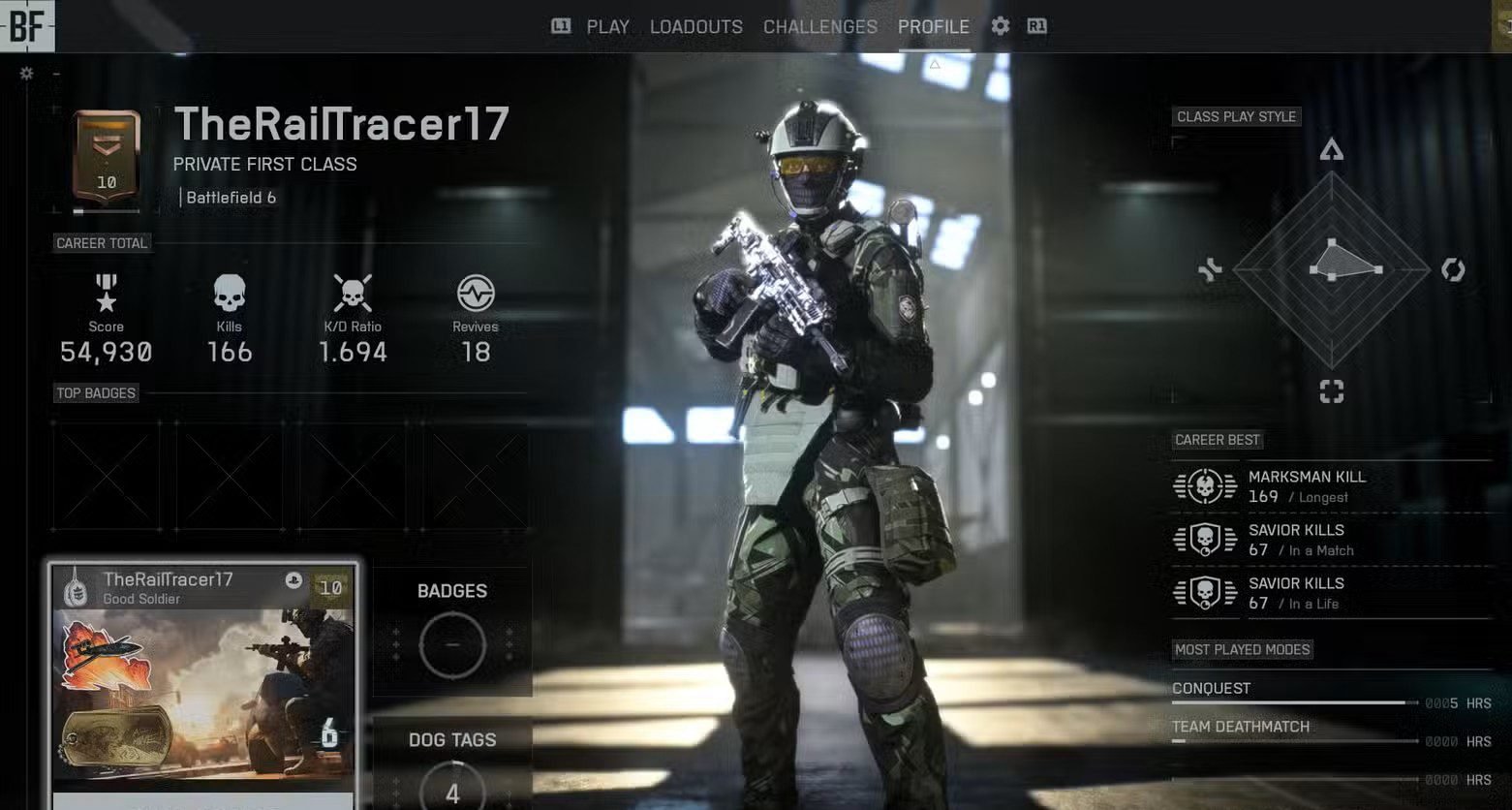Go to the CHALLENGES tab
This screenshot has height=810, width=1512.
tap(819, 27)
